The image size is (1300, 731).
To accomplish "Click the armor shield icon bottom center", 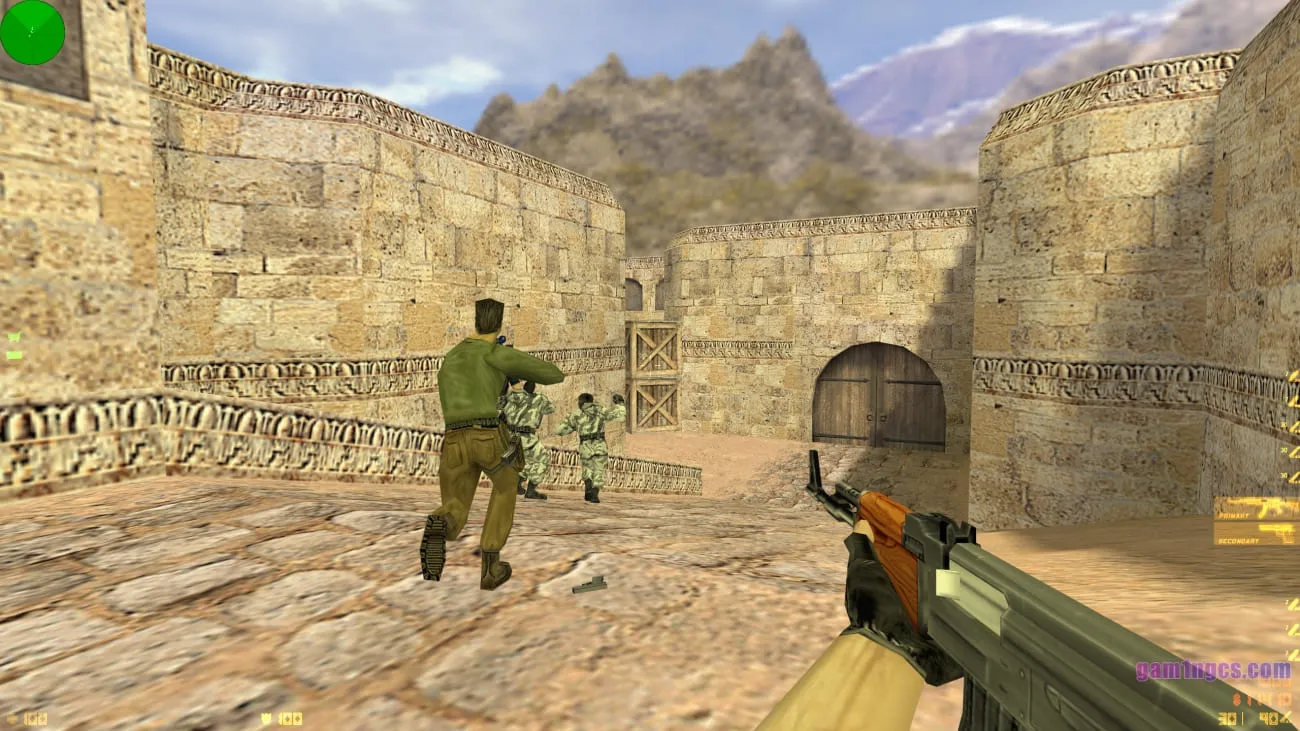I will click(x=265, y=719).
